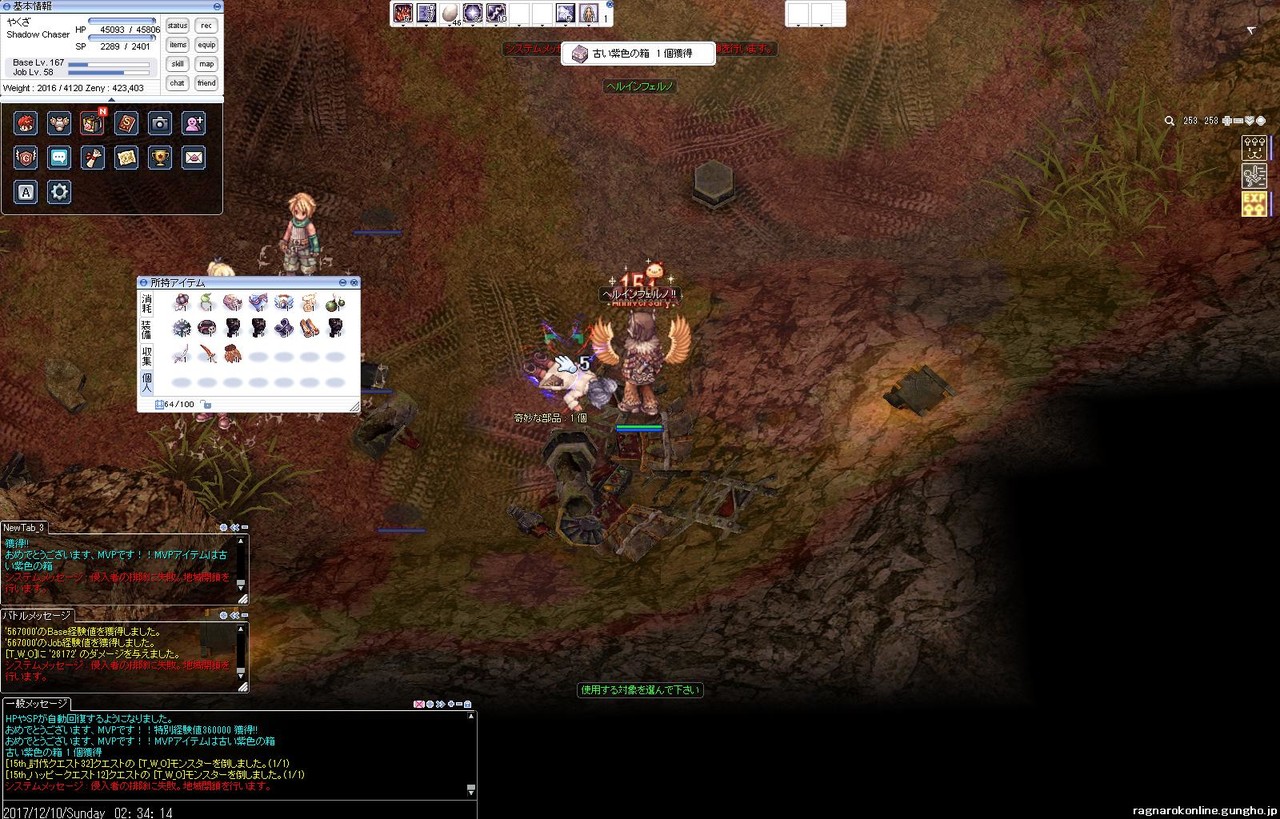1280x819 pixels.
Task: Close the 所持アイテム inventory window
Action: [353, 283]
